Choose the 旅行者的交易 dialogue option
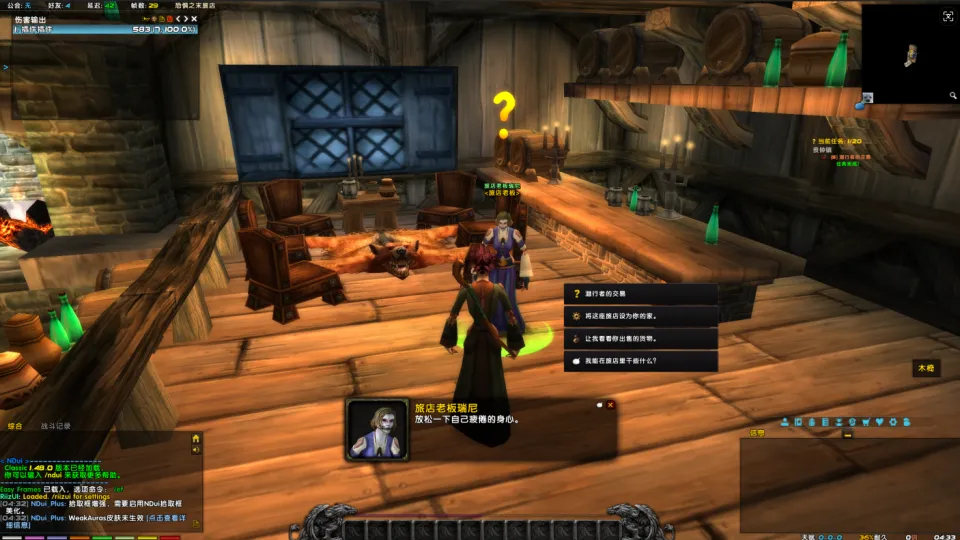This screenshot has height=540, width=960. pyautogui.click(x=640, y=294)
